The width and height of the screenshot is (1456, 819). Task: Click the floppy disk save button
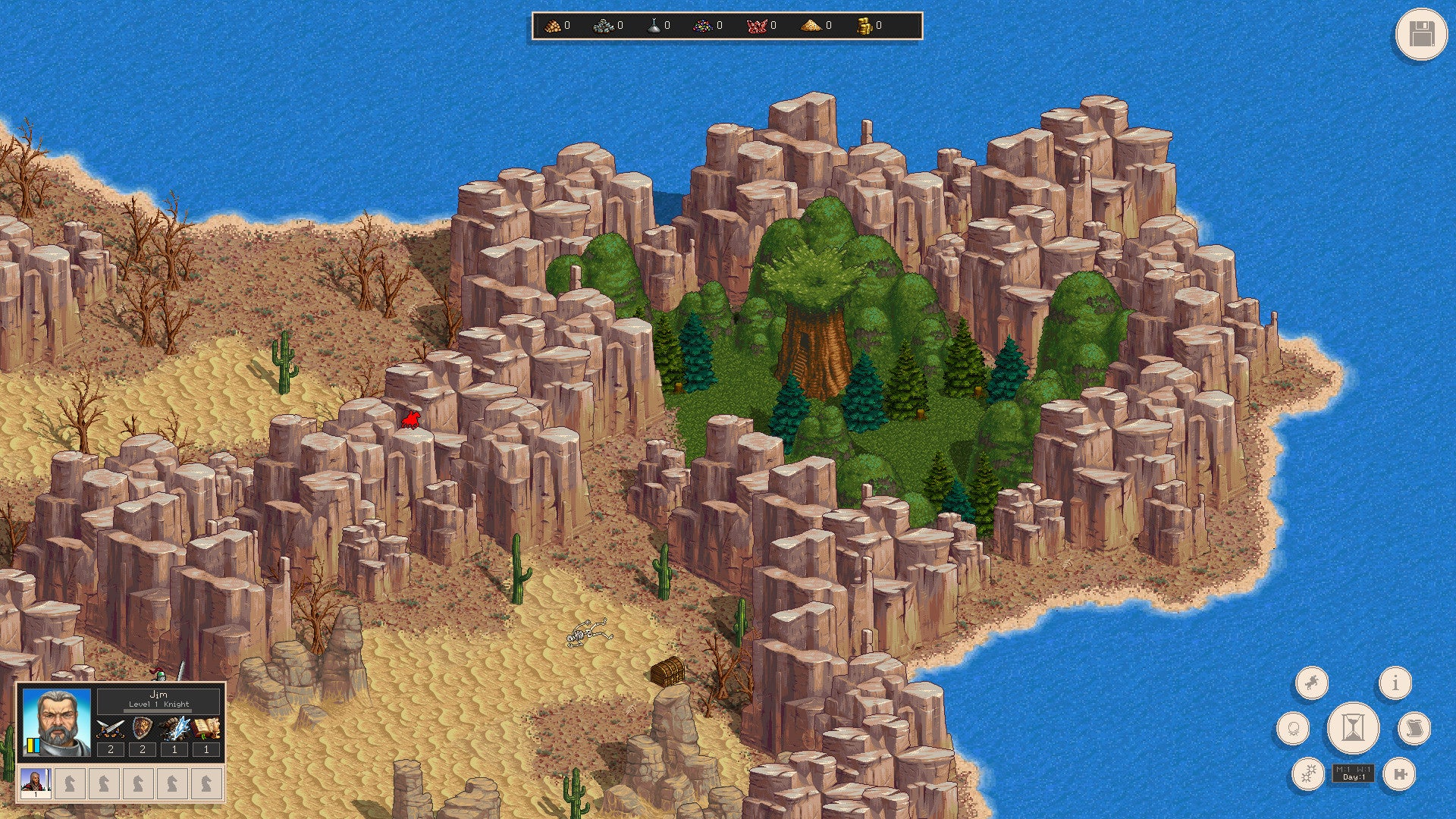(x=1420, y=35)
